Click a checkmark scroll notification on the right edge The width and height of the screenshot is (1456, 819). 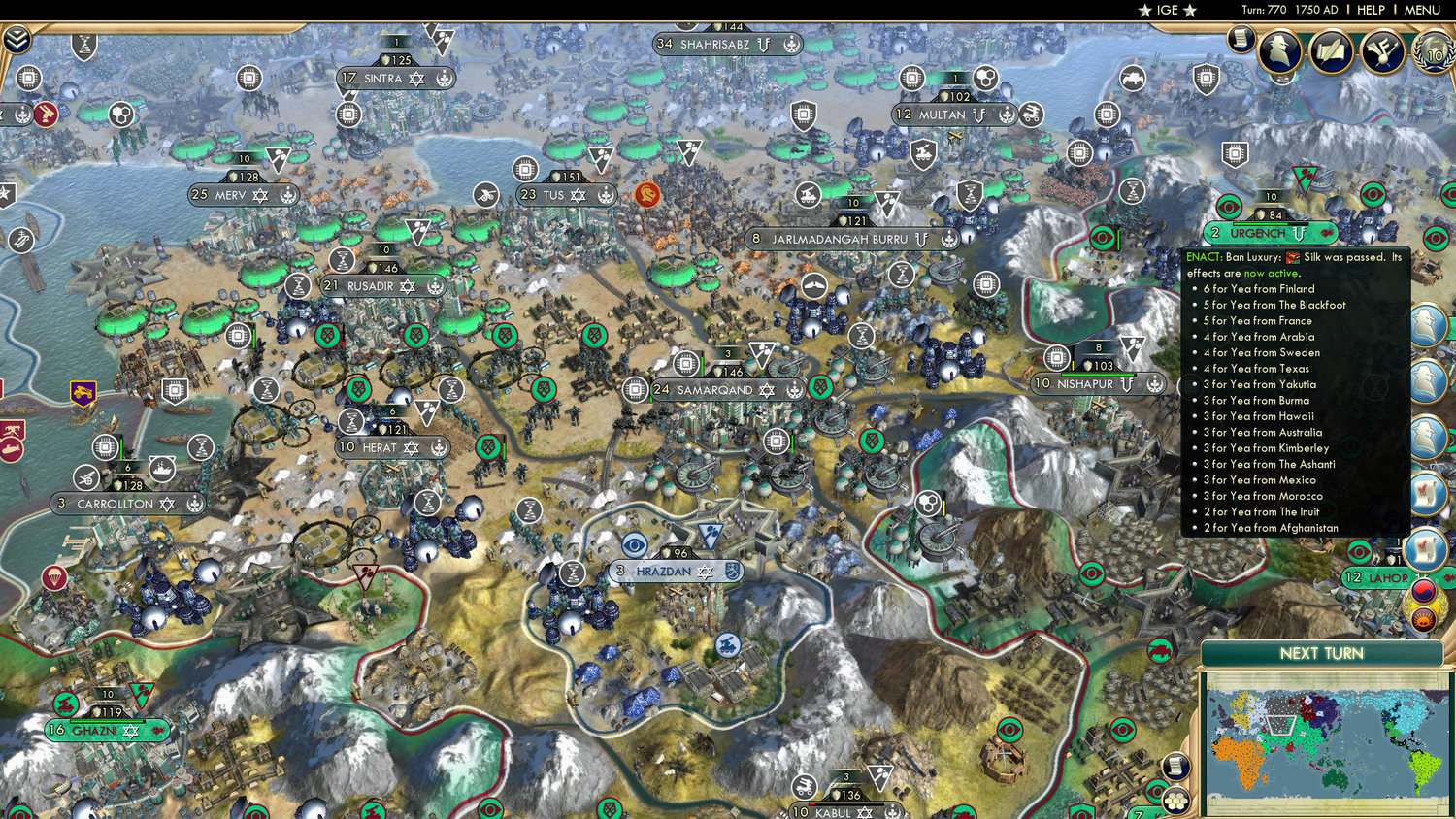pos(1427,492)
